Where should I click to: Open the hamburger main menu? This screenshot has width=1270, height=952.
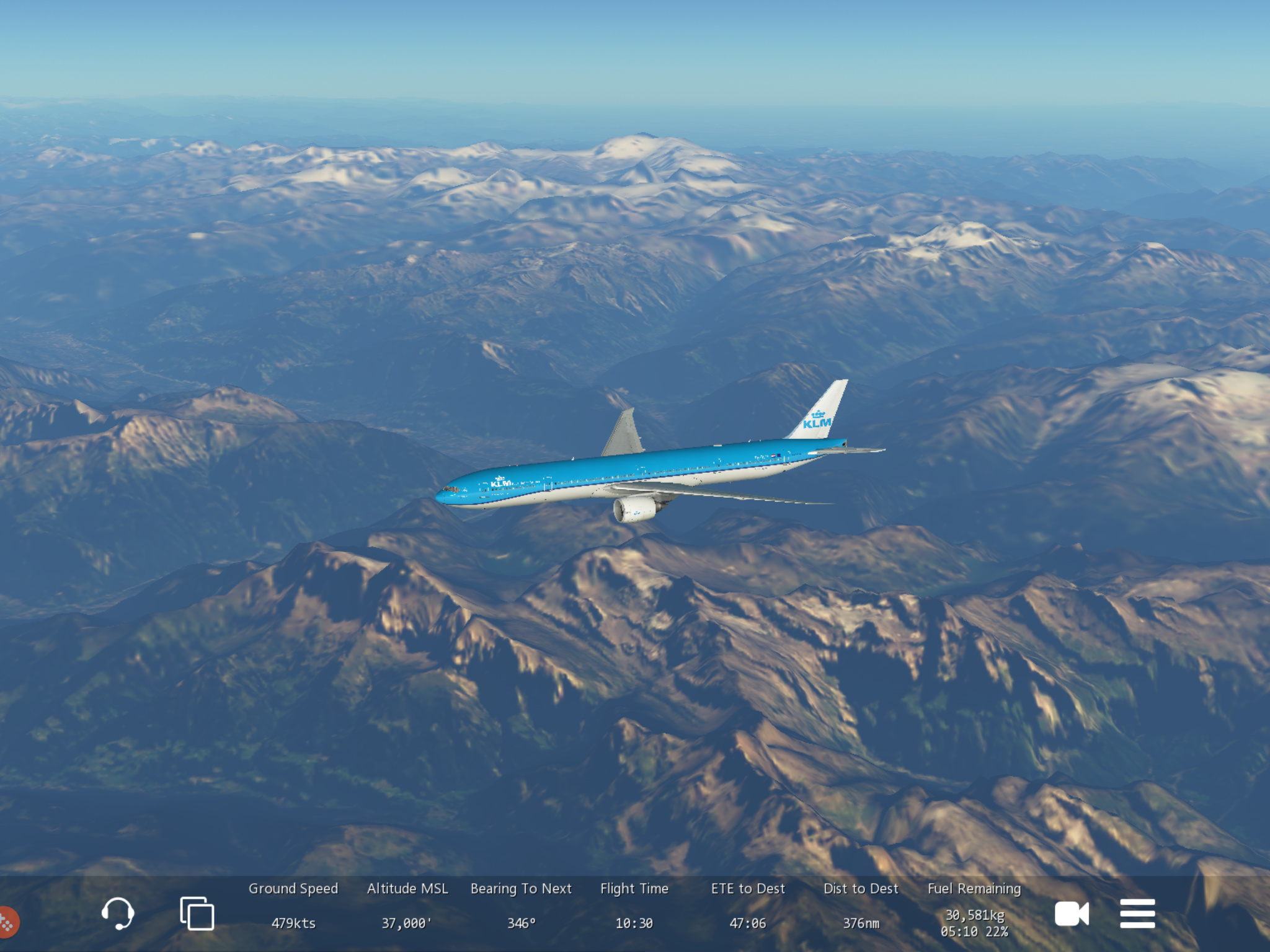1137,914
